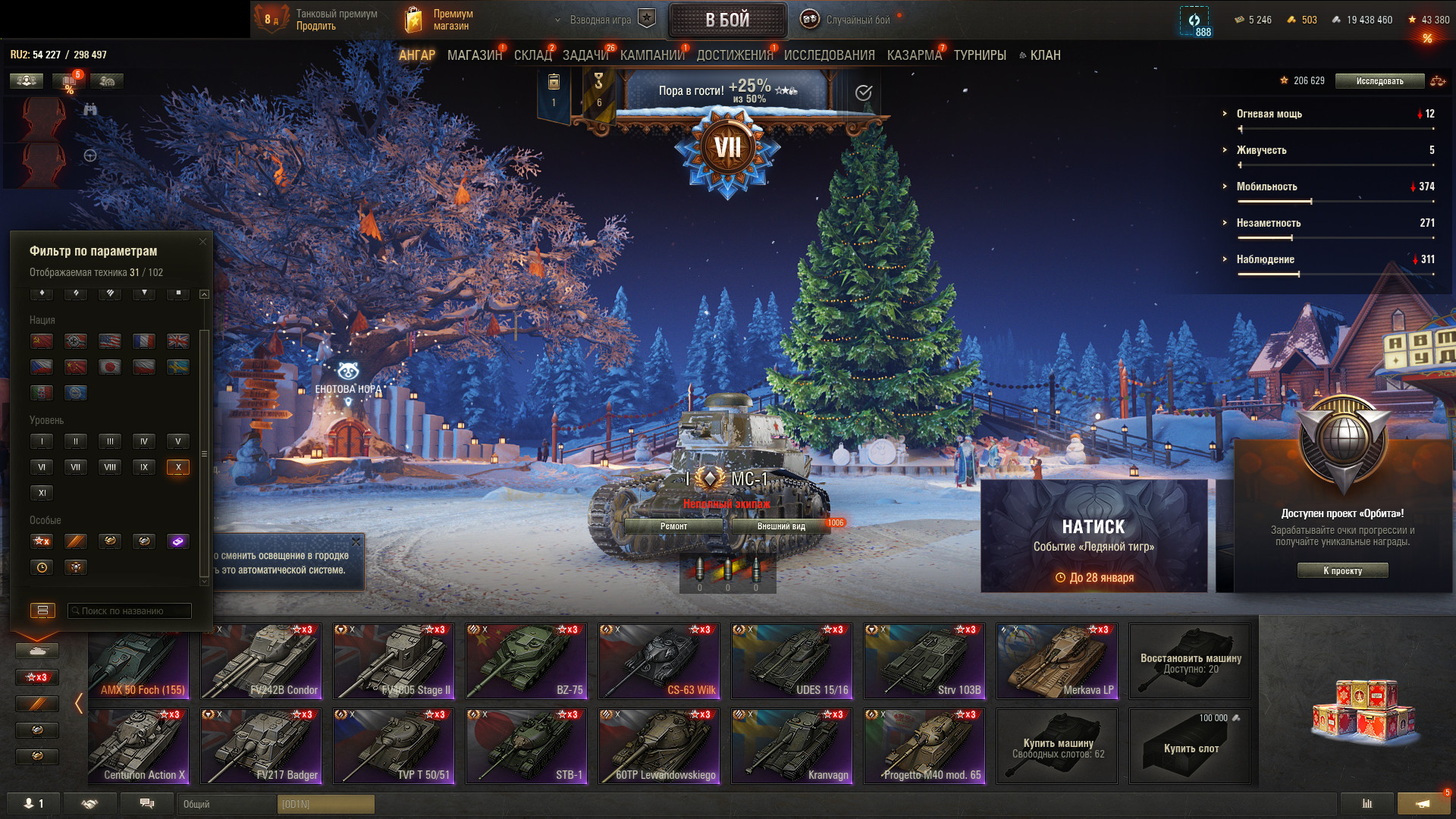Buy a new garage slot
Viewport: 1456px width, 819px height.
tap(1189, 745)
